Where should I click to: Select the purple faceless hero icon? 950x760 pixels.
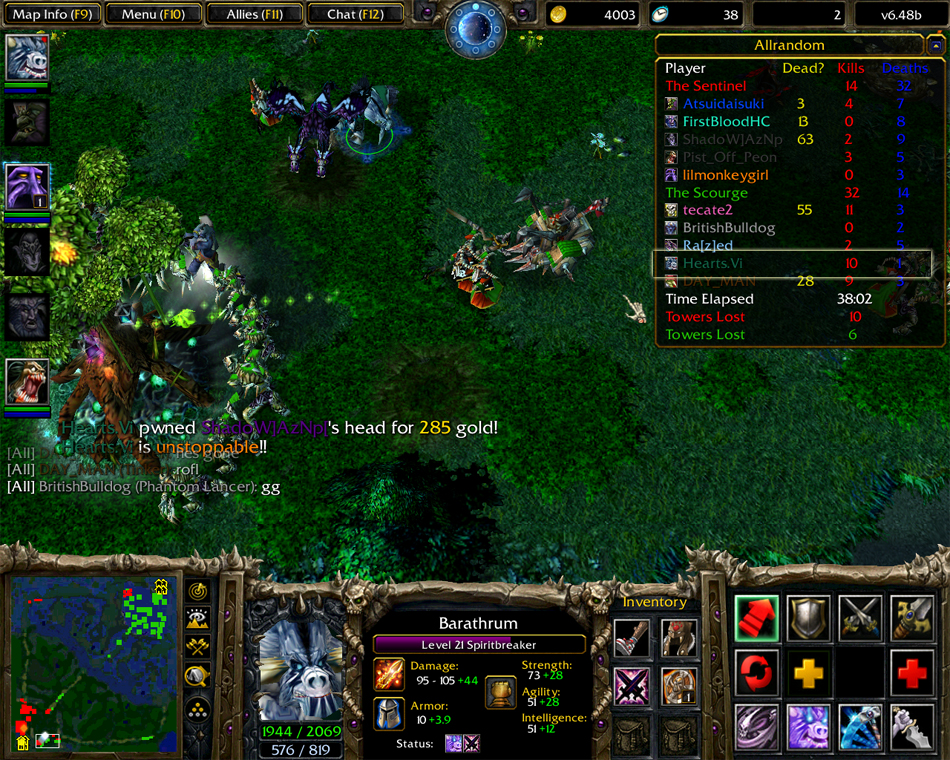tap(26, 187)
